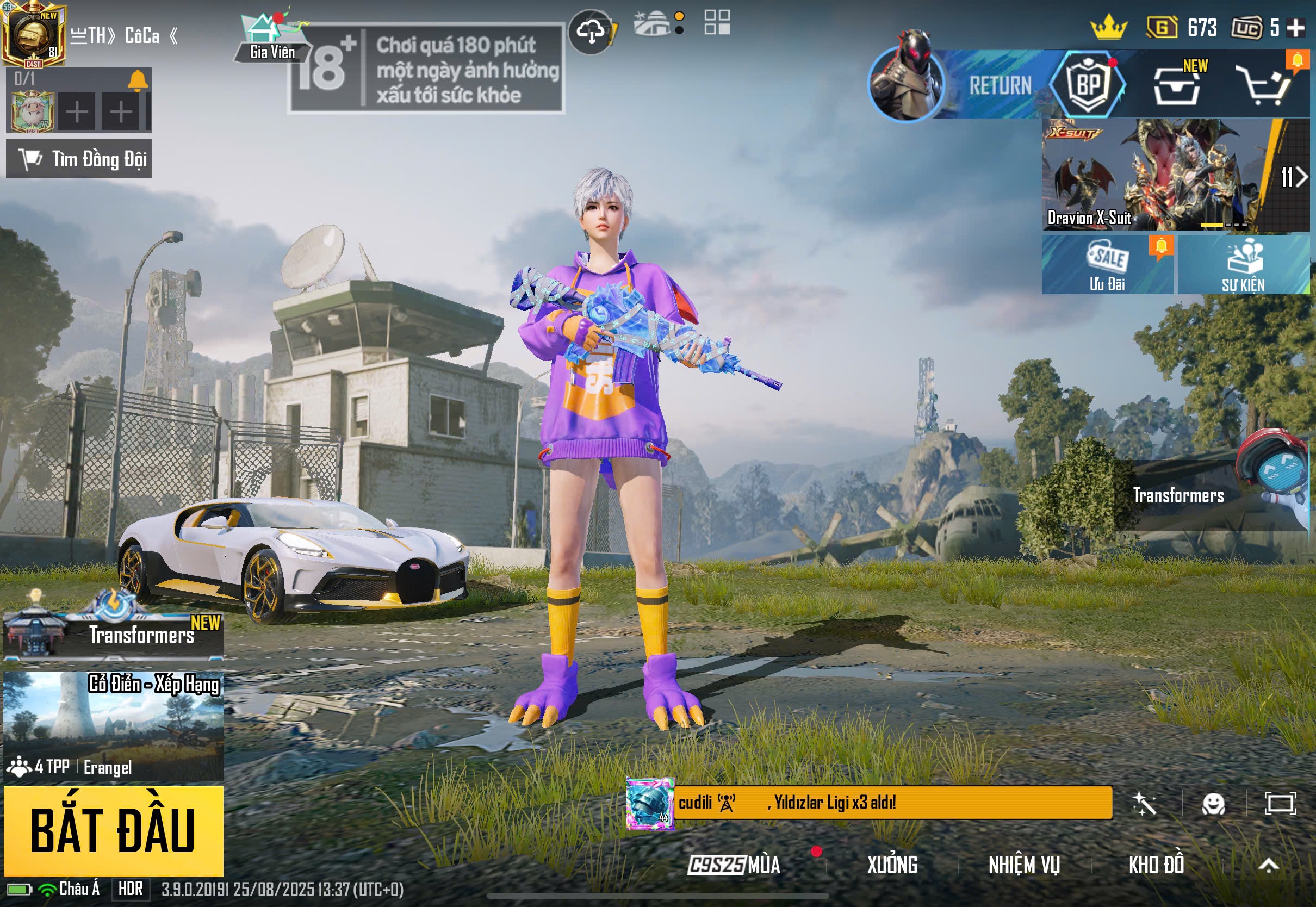
Task: Expand the bottom menu arrow
Action: [x=1268, y=865]
